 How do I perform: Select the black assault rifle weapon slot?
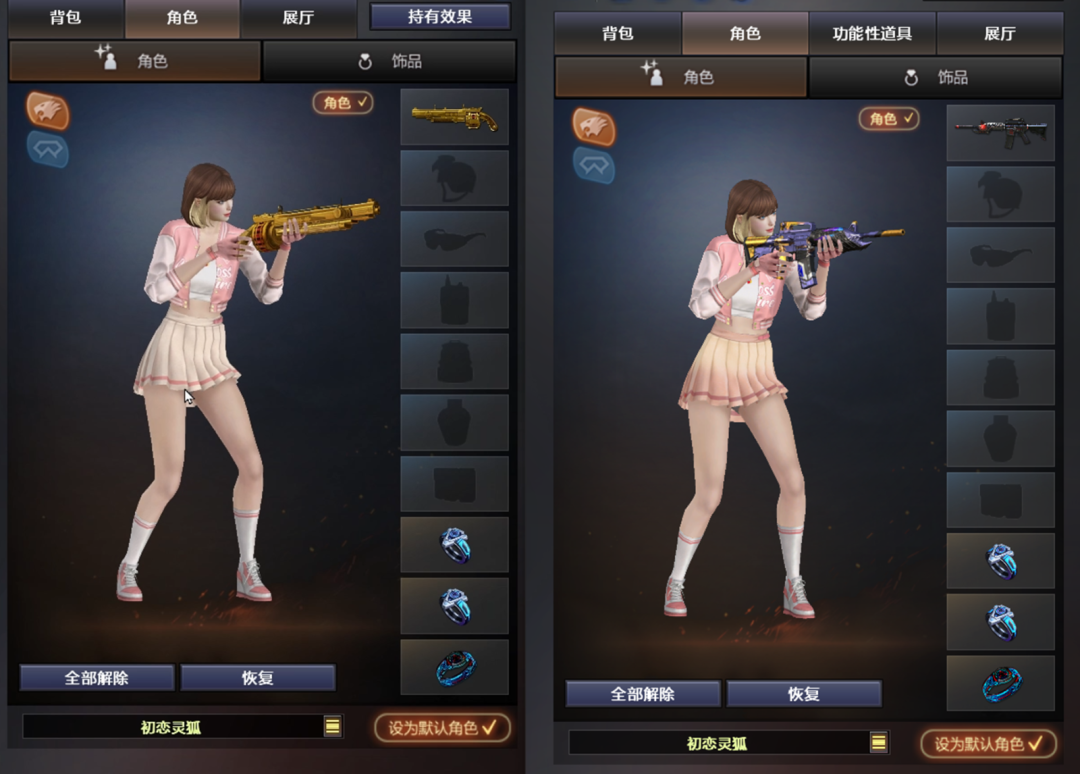click(1000, 132)
